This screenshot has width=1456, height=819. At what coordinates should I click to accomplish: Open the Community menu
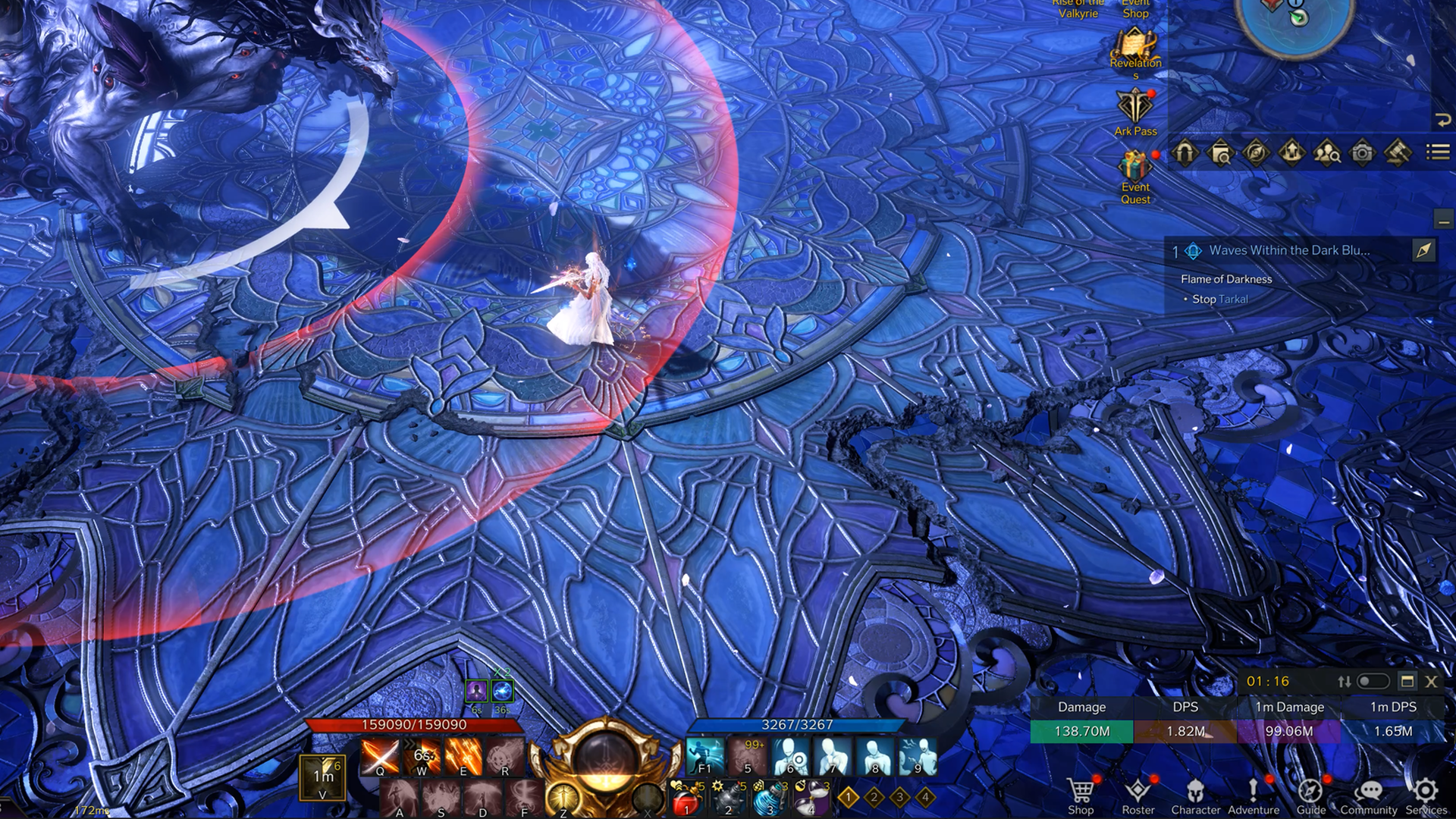pyautogui.click(x=1368, y=795)
